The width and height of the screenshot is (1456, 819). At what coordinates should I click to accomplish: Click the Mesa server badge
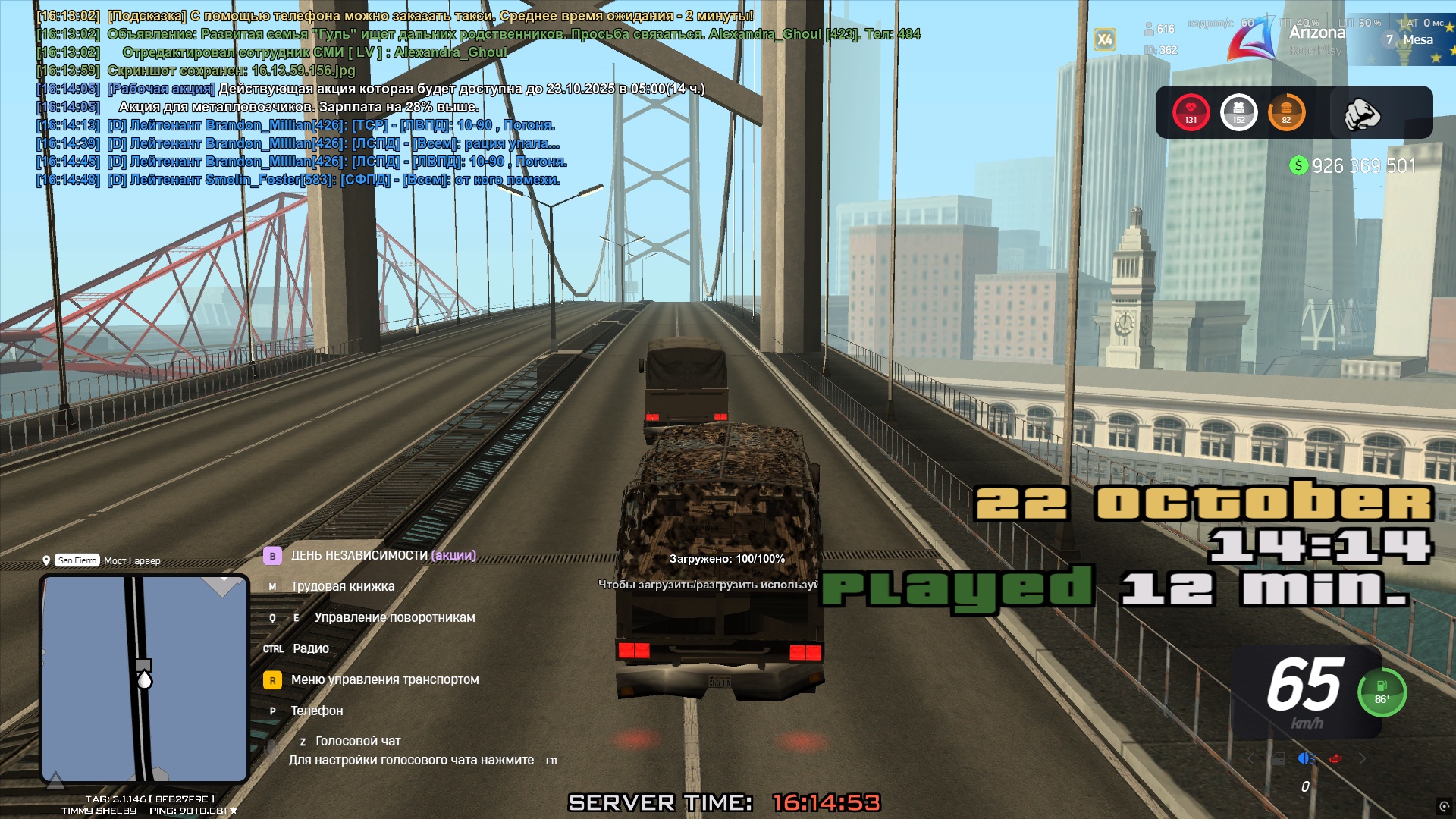(x=1410, y=39)
